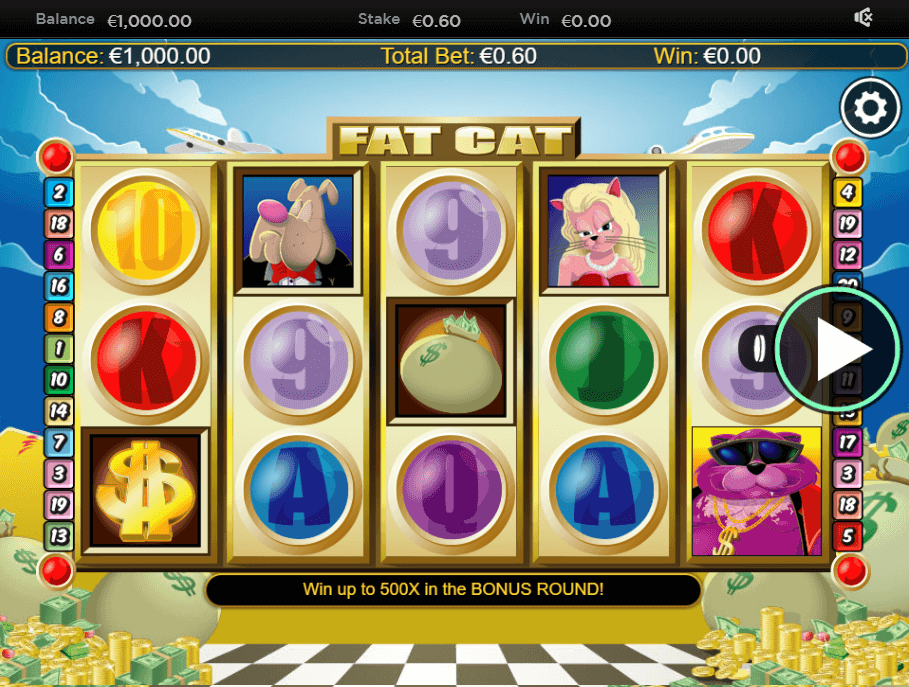
Task: Select payline number 2 marker
Action: [x=58, y=193]
